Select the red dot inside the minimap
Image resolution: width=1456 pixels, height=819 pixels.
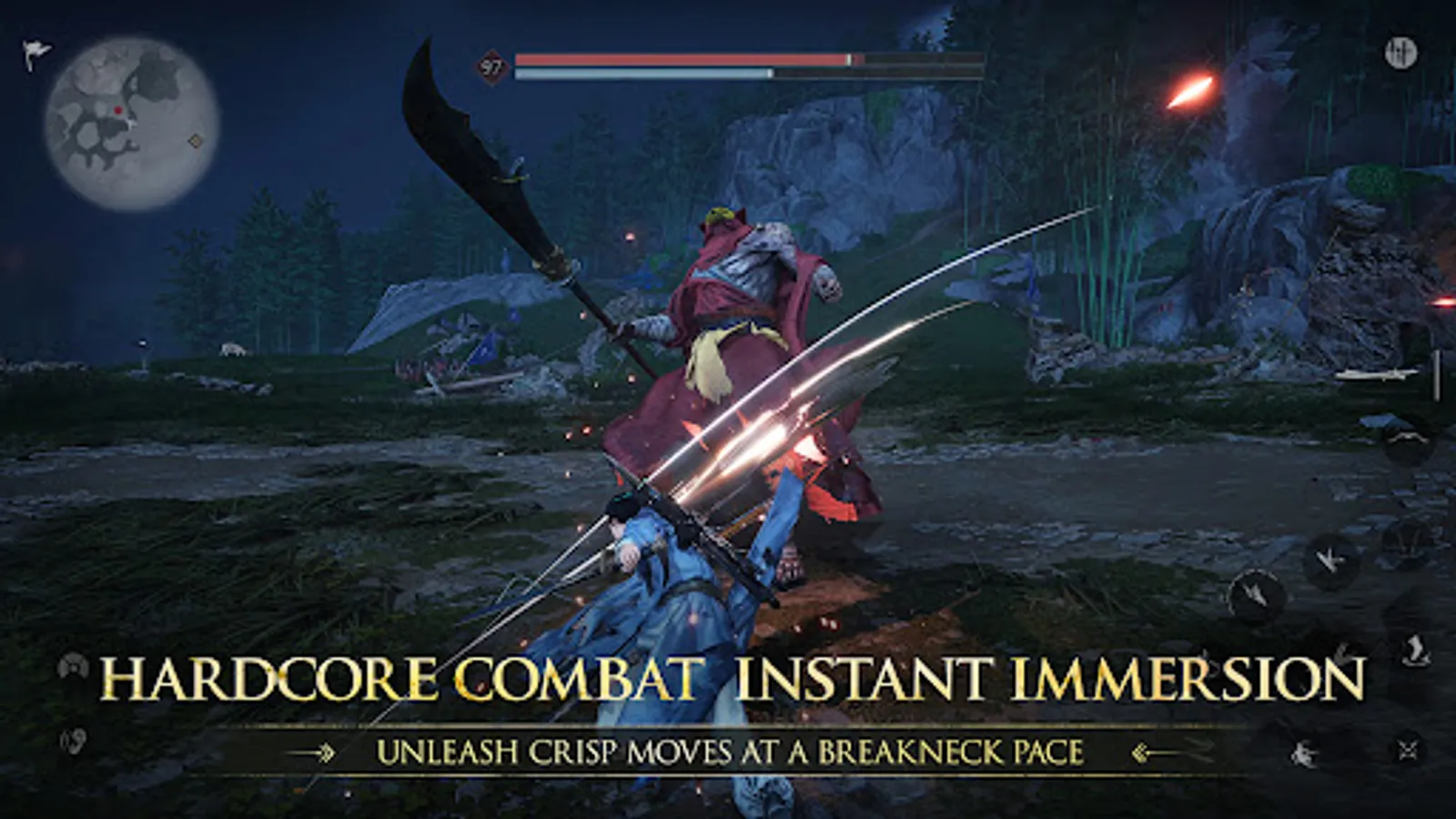[x=116, y=107]
